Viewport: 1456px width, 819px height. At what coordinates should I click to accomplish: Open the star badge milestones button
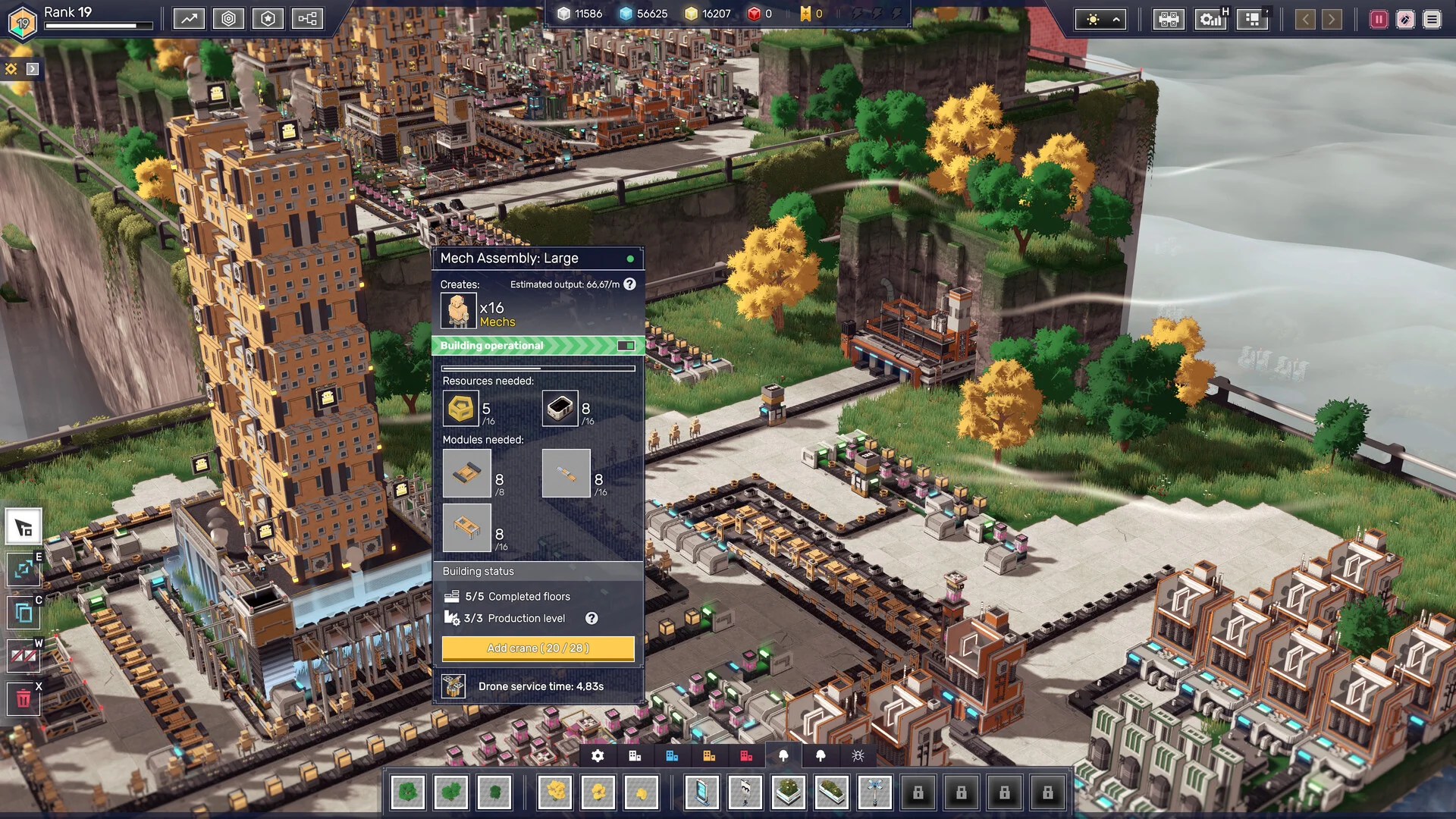[268, 18]
